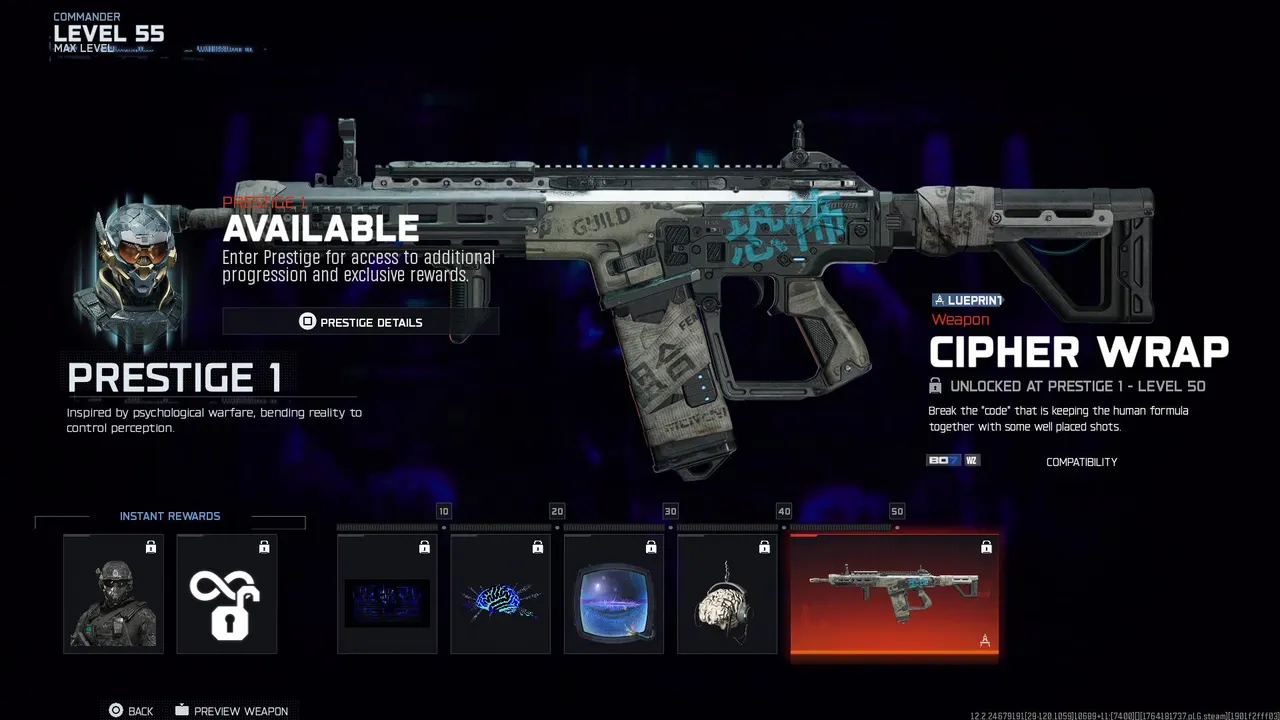Select the permanent unlock token reward

[x=226, y=594]
